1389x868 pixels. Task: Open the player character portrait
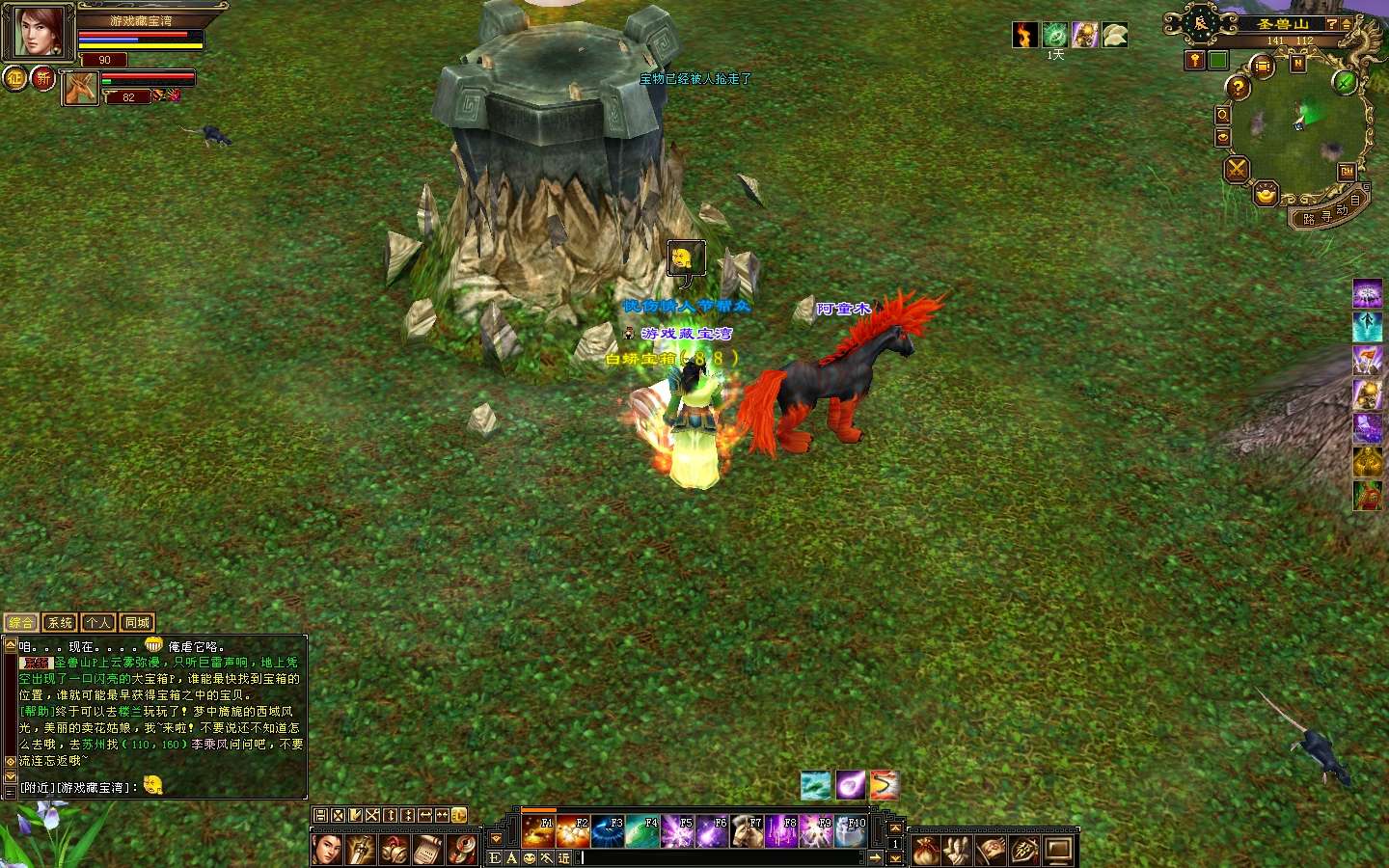pos(37,33)
